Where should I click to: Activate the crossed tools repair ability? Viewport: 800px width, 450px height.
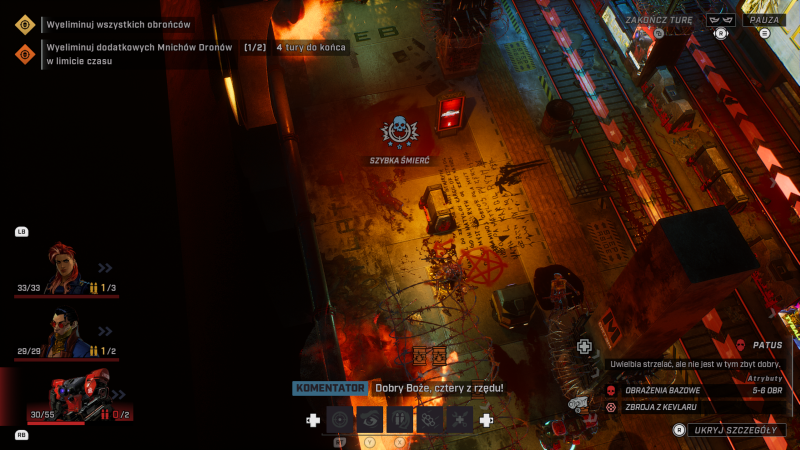pyautogui.click(x=459, y=420)
